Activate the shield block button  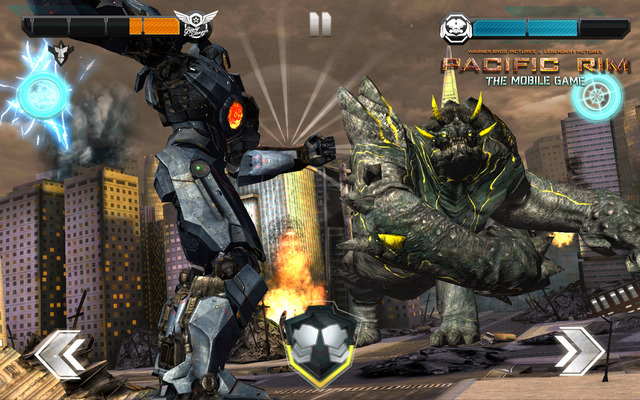[x=316, y=343]
